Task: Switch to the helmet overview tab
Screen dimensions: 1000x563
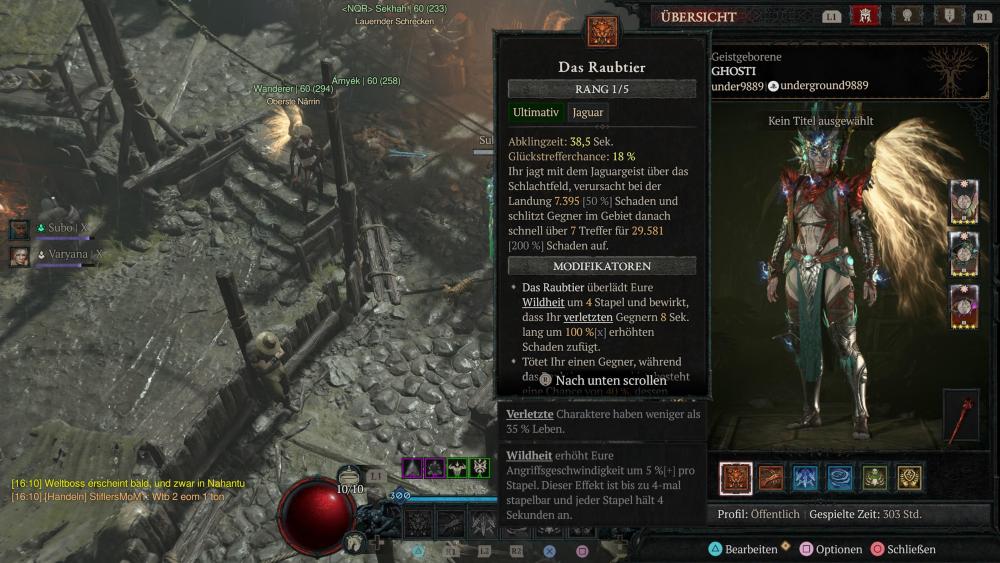Action: point(863,16)
